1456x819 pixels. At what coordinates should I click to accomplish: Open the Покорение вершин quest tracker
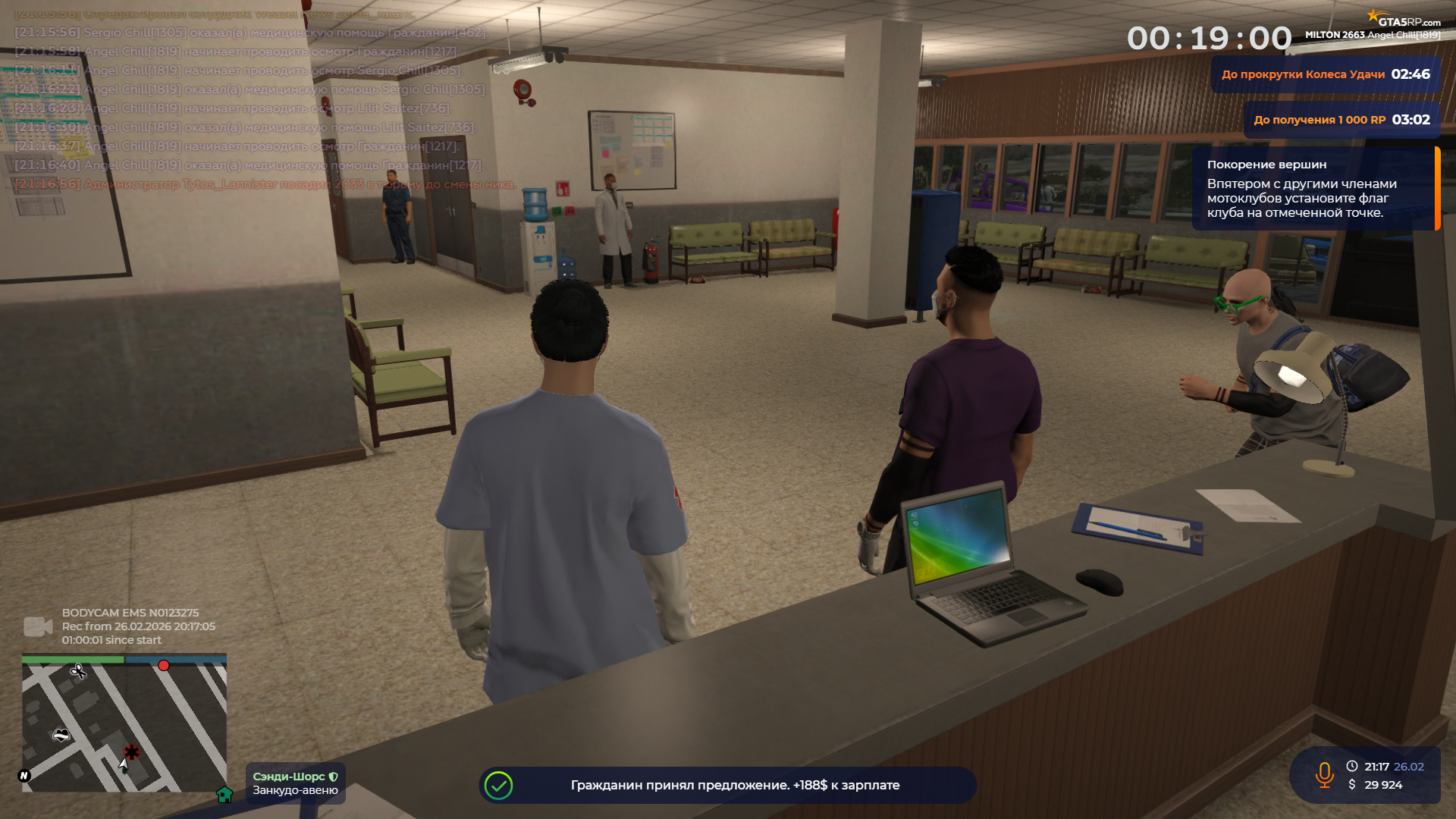(x=1313, y=188)
